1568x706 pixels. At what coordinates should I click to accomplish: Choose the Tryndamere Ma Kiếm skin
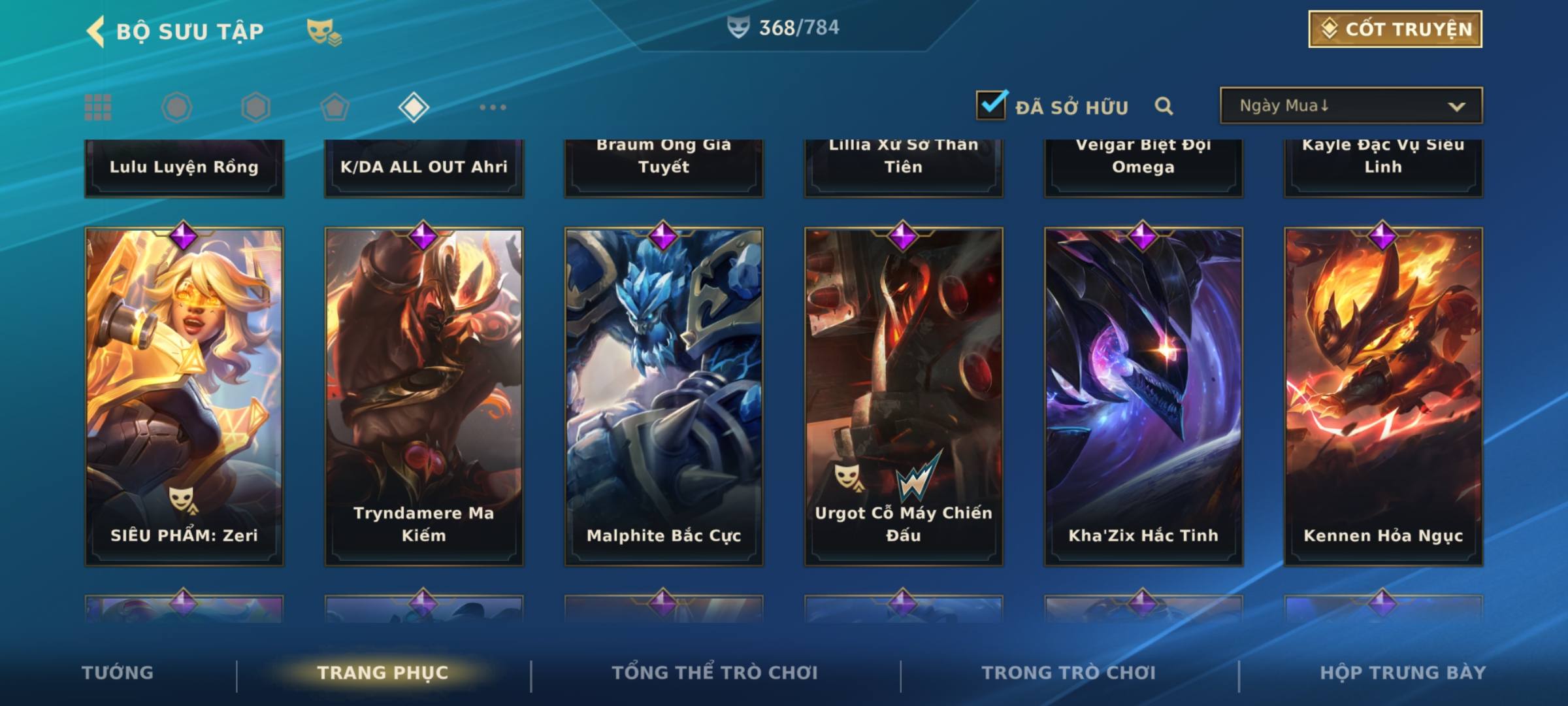point(424,396)
